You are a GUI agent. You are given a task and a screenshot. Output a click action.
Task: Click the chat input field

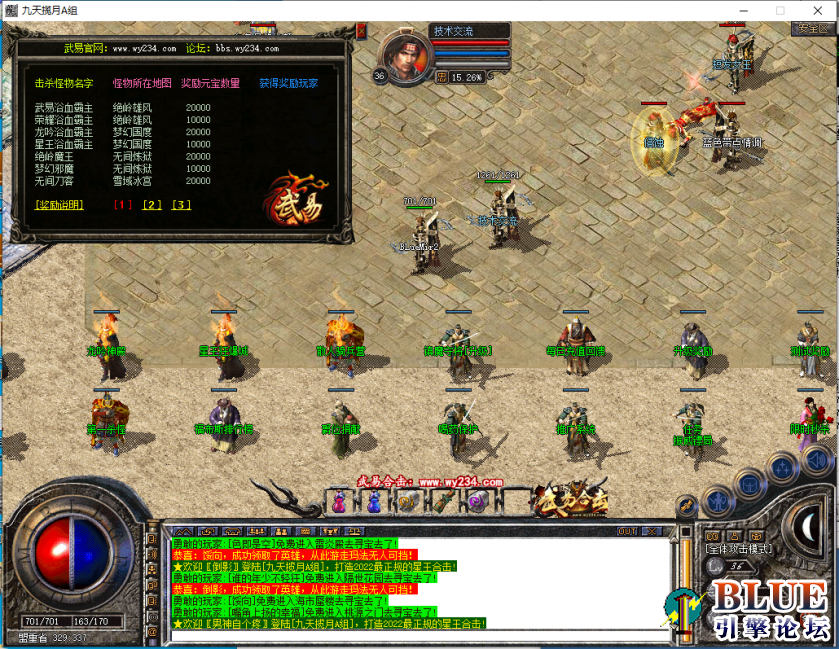tap(420, 634)
